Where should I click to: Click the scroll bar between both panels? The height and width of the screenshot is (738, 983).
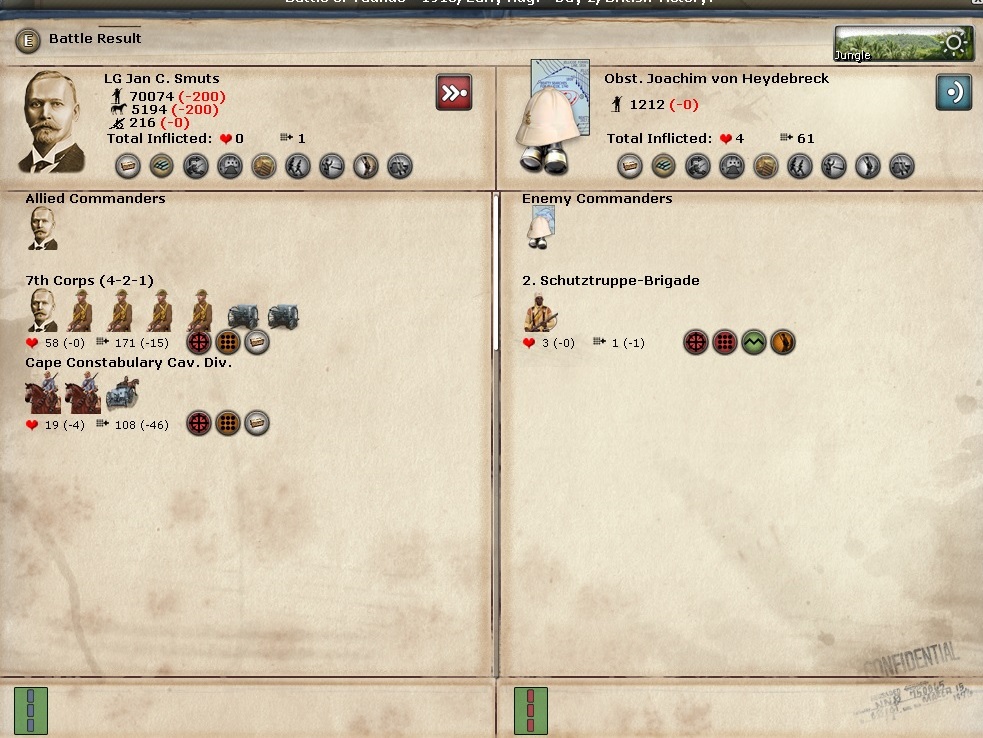tap(495, 272)
